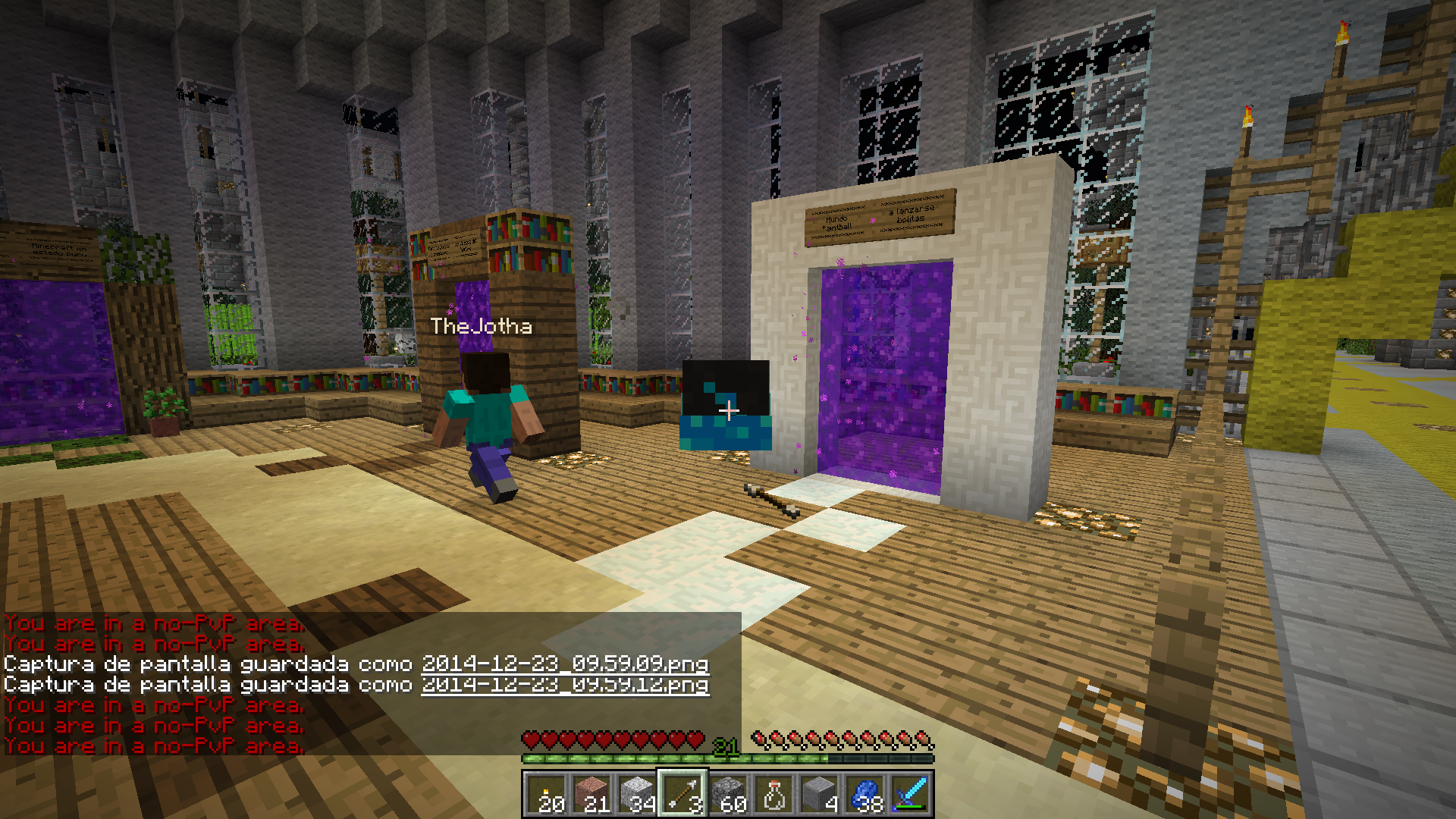Open screenshot link 2014-12-23_09.59.09.png in chat
1456x819 pixels.
tap(565, 664)
